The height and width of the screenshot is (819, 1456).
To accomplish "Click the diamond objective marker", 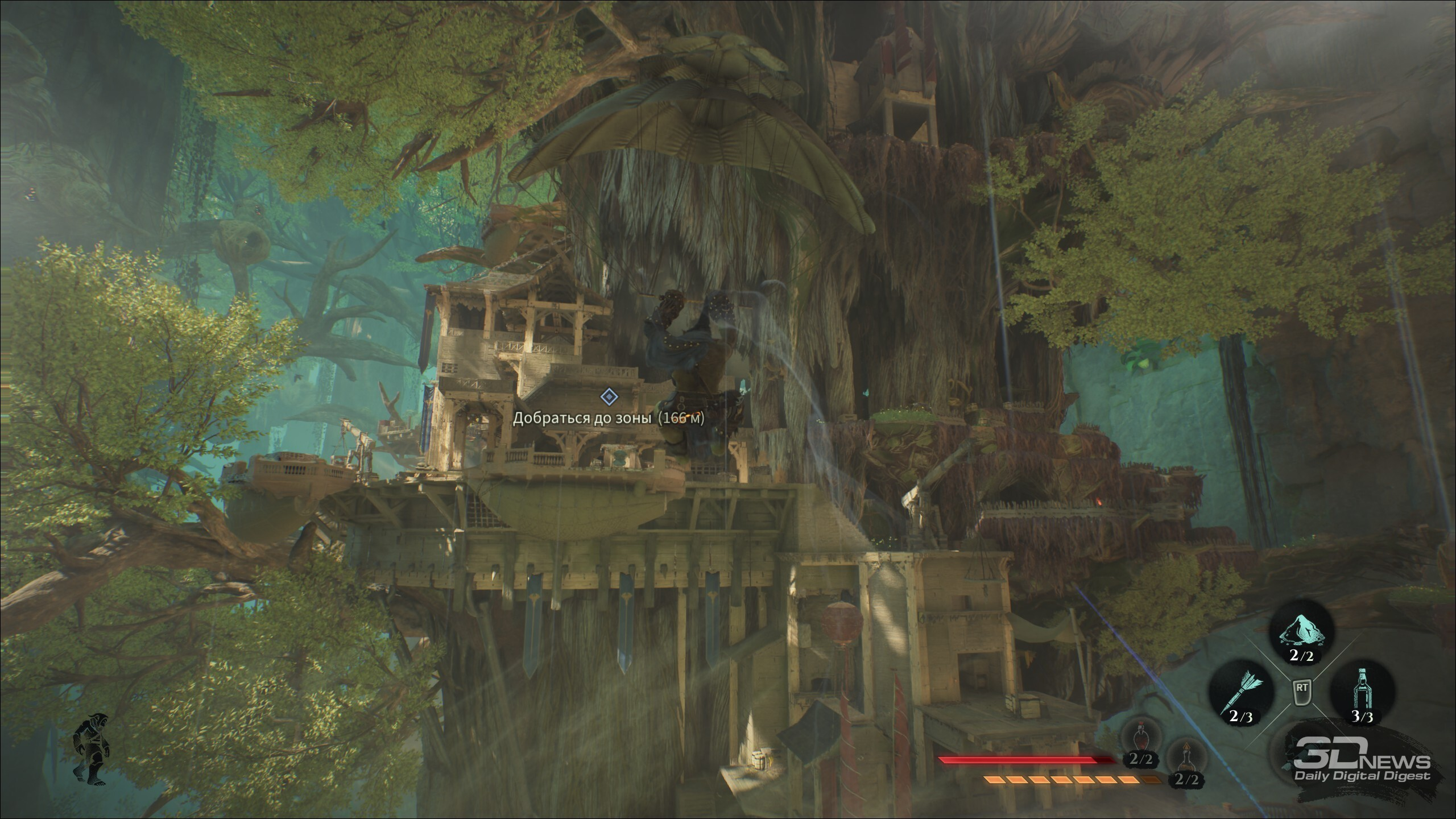I will [x=609, y=396].
